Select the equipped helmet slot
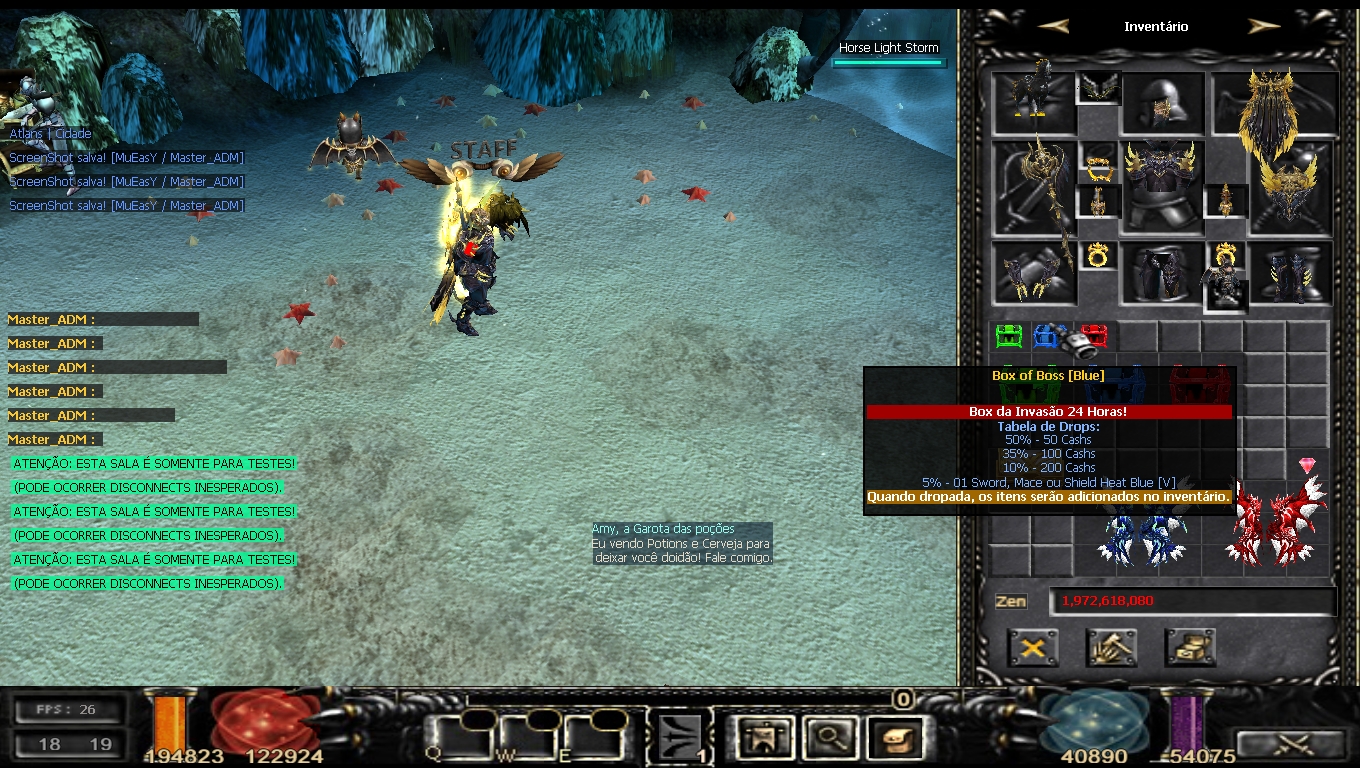This screenshot has height=768, width=1360. coord(1161,102)
